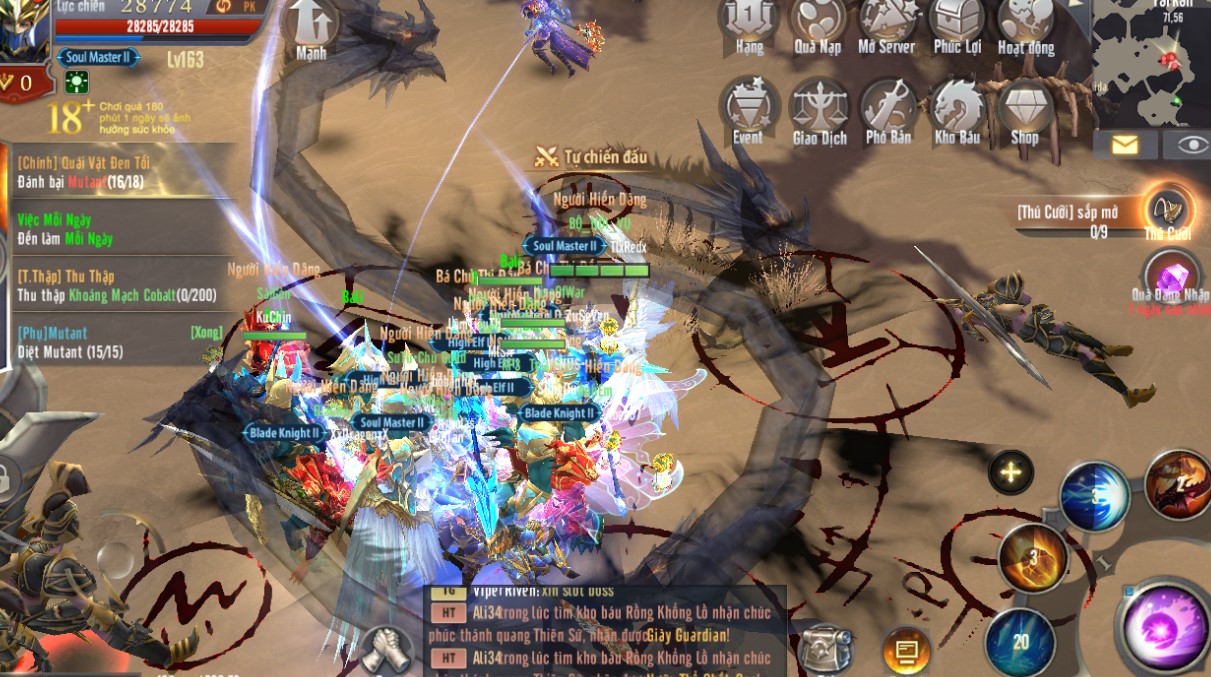1211x677 pixels.
Task: Open the mail envelope button
Action: click(x=1125, y=145)
